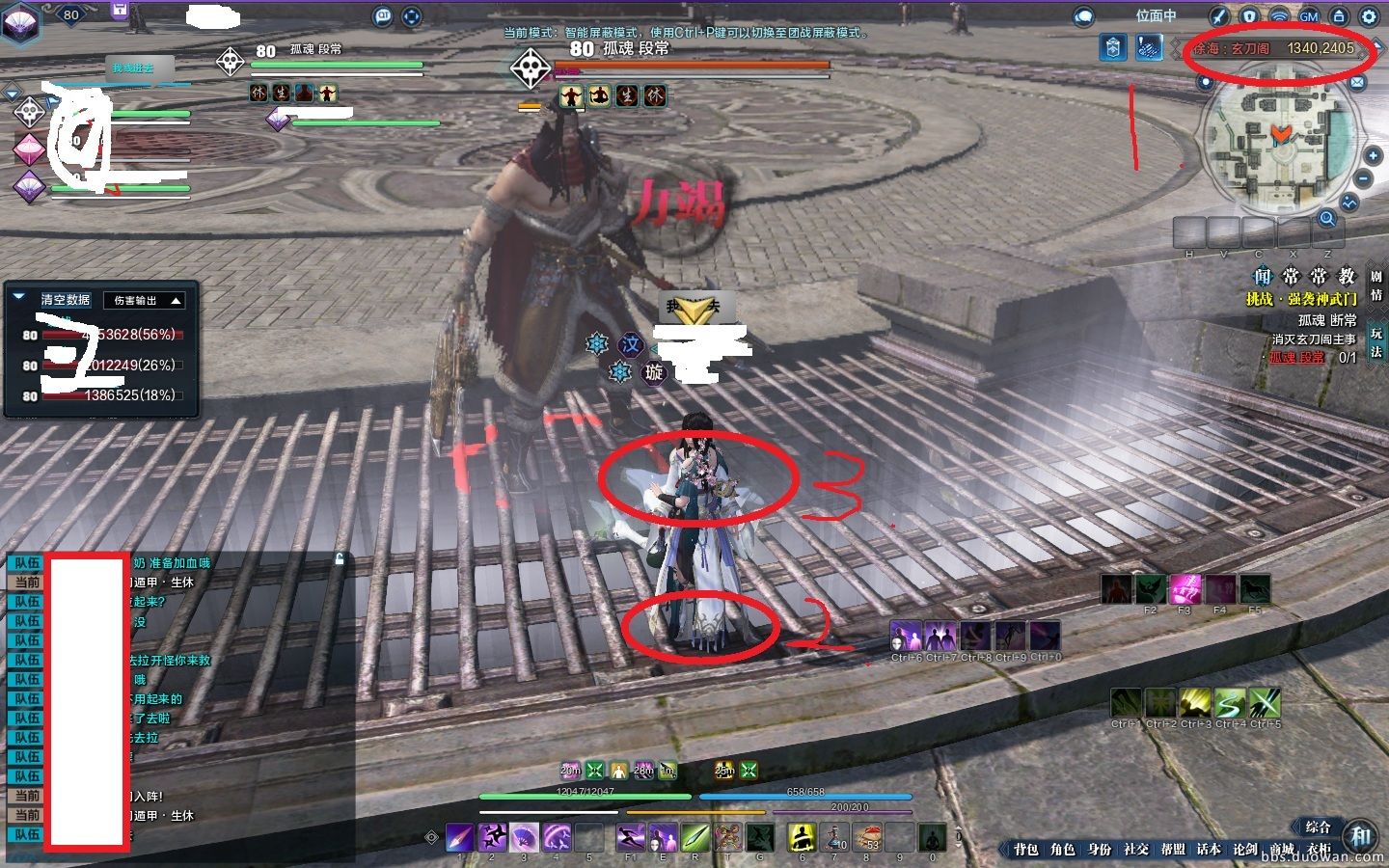Open the 帮盟 guild menu
Screen dimensions: 1389x868
point(1172,849)
